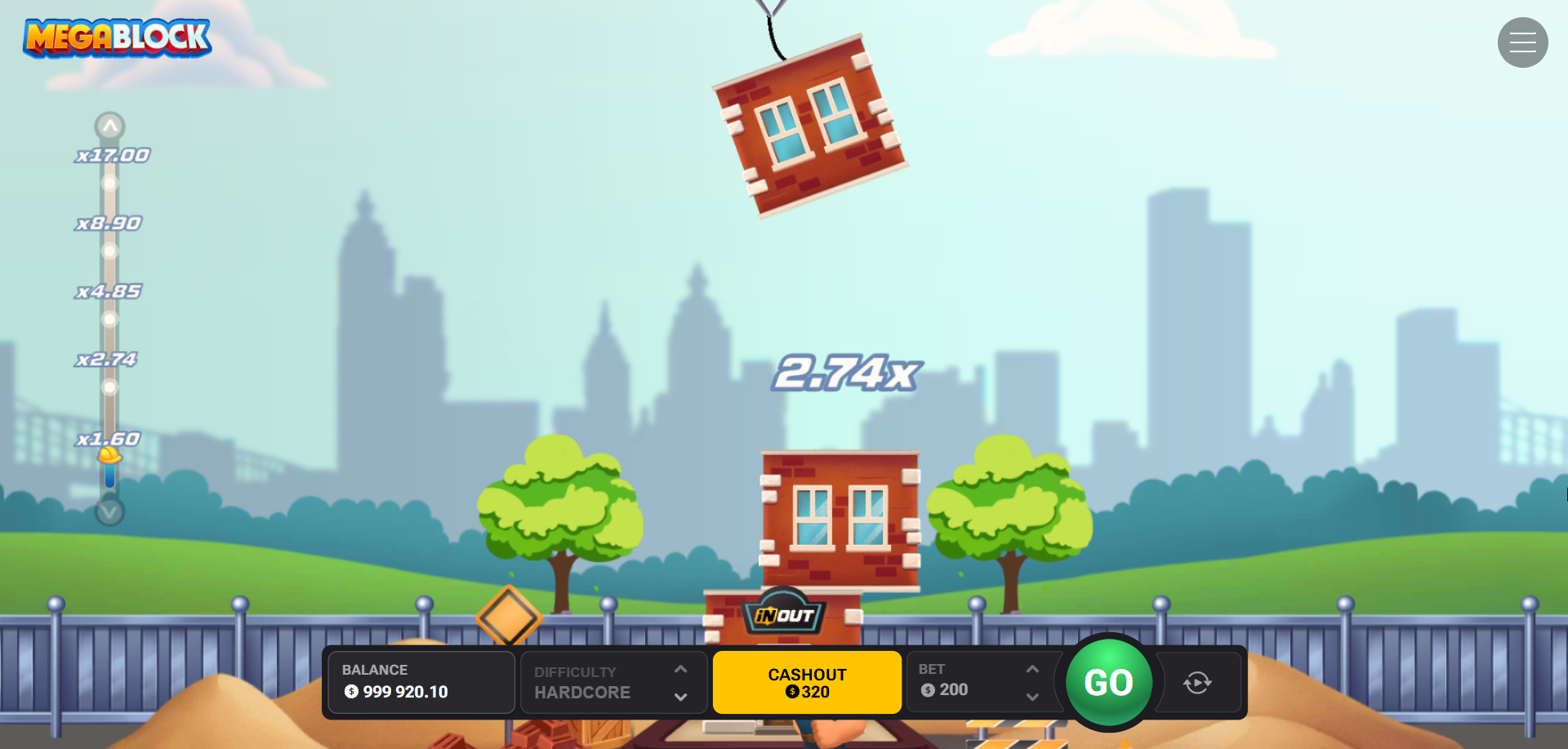The image size is (1568, 749).
Task: Open the hamburger menu
Action: click(x=1522, y=42)
